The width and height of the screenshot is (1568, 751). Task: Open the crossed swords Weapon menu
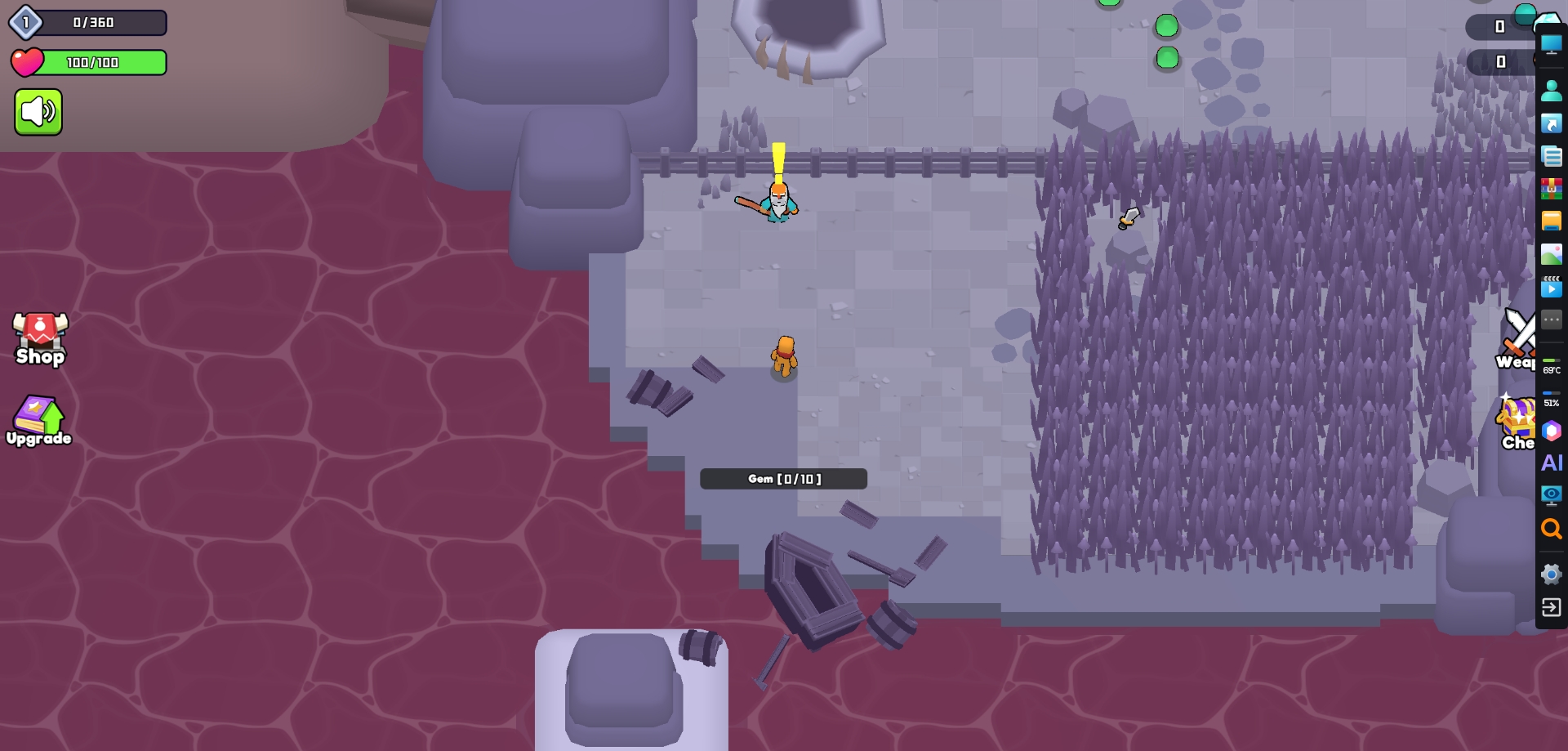(1518, 337)
